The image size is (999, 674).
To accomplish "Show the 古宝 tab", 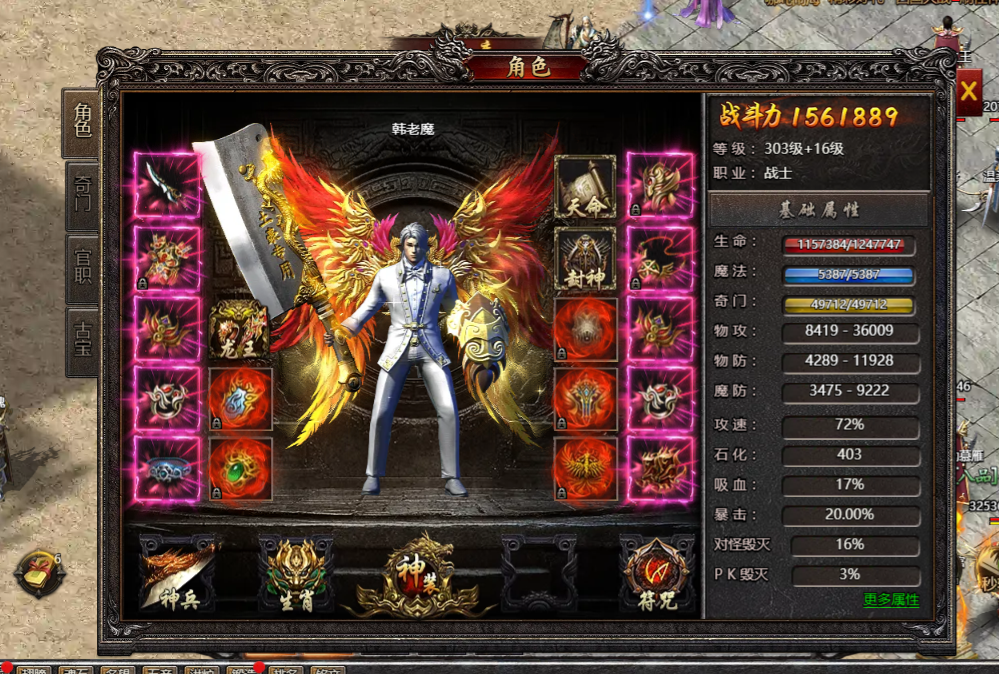I will pyautogui.click(x=81, y=342).
